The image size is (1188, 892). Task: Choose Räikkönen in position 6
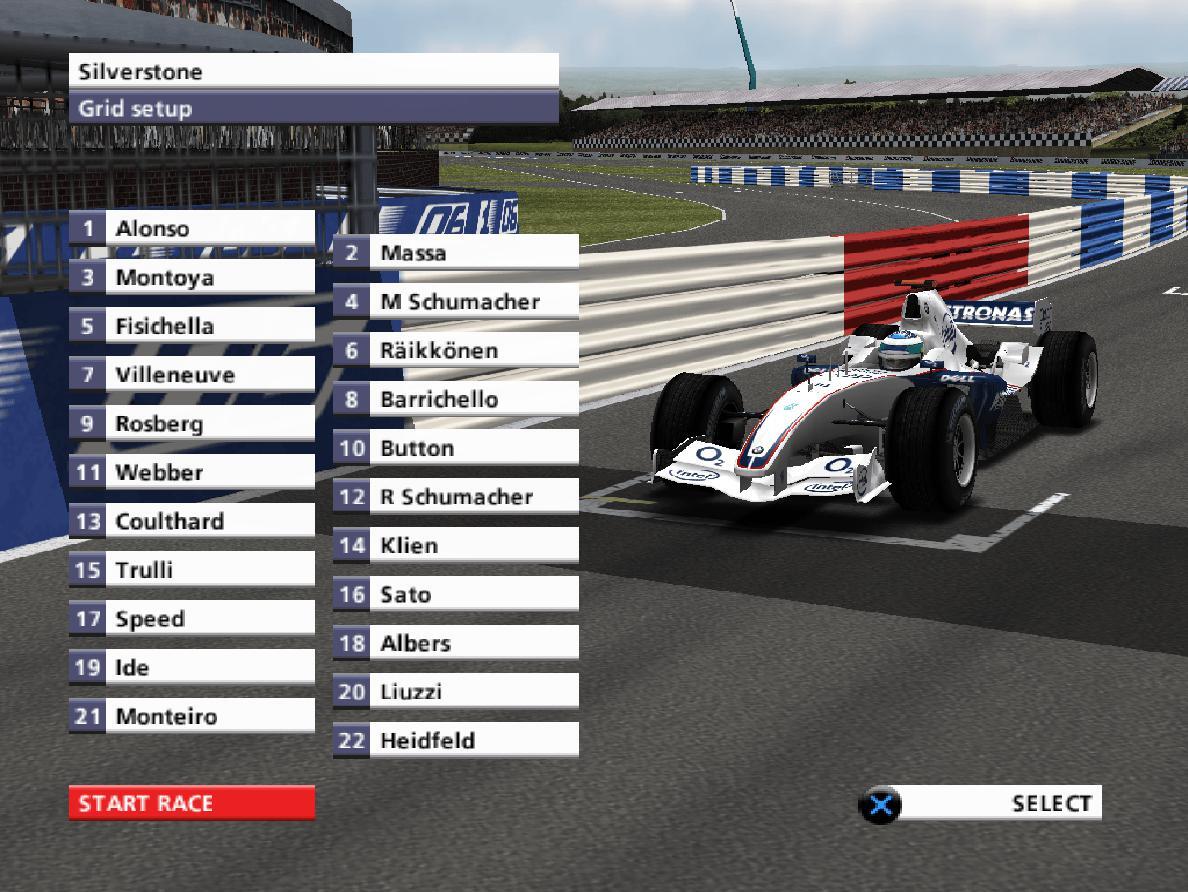point(456,350)
